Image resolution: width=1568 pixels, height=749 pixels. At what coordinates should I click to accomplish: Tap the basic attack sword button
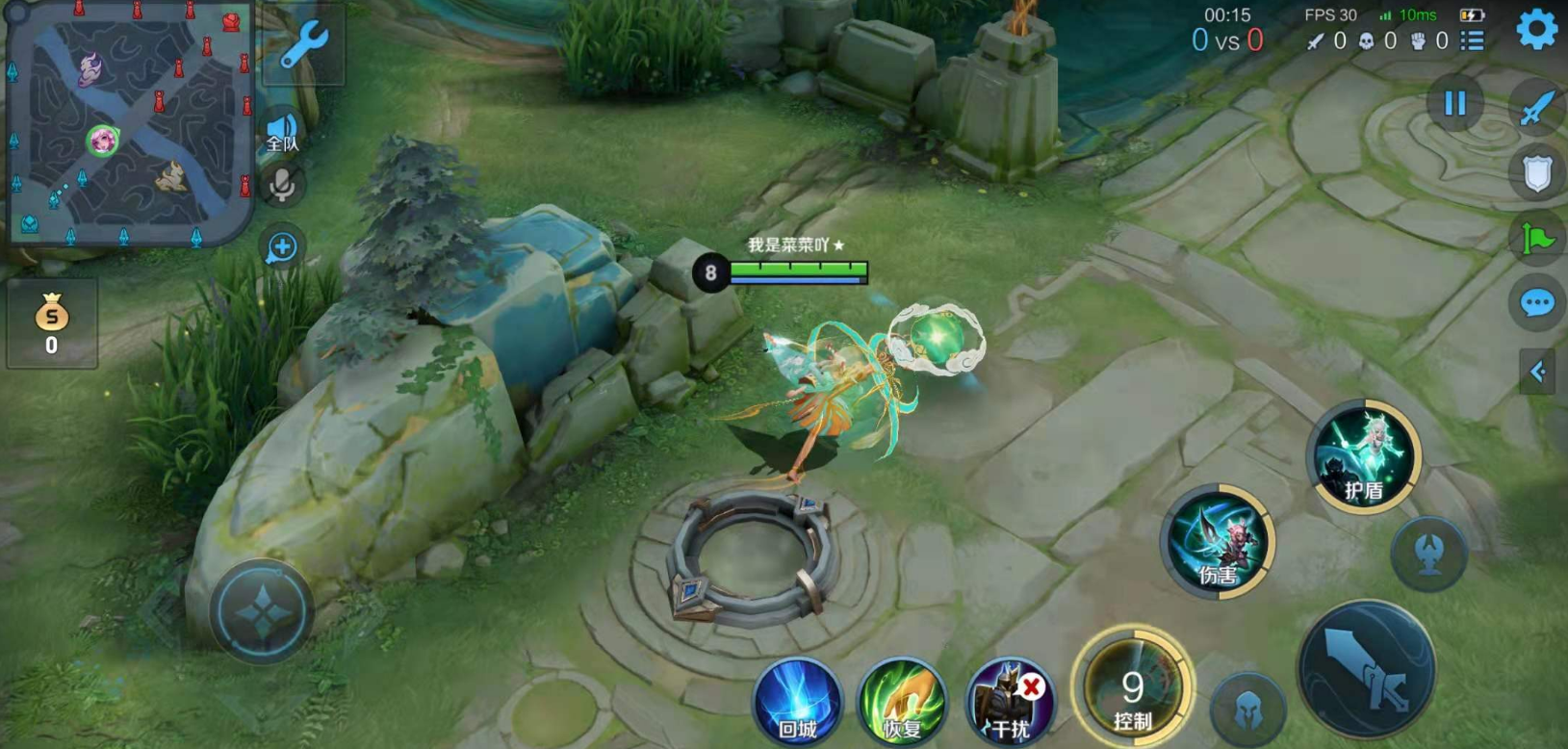(x=1366, y=669)
